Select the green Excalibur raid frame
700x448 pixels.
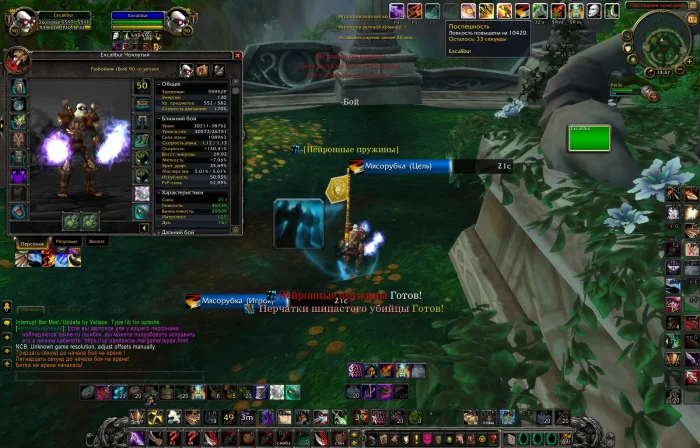[x=588, y=137]
